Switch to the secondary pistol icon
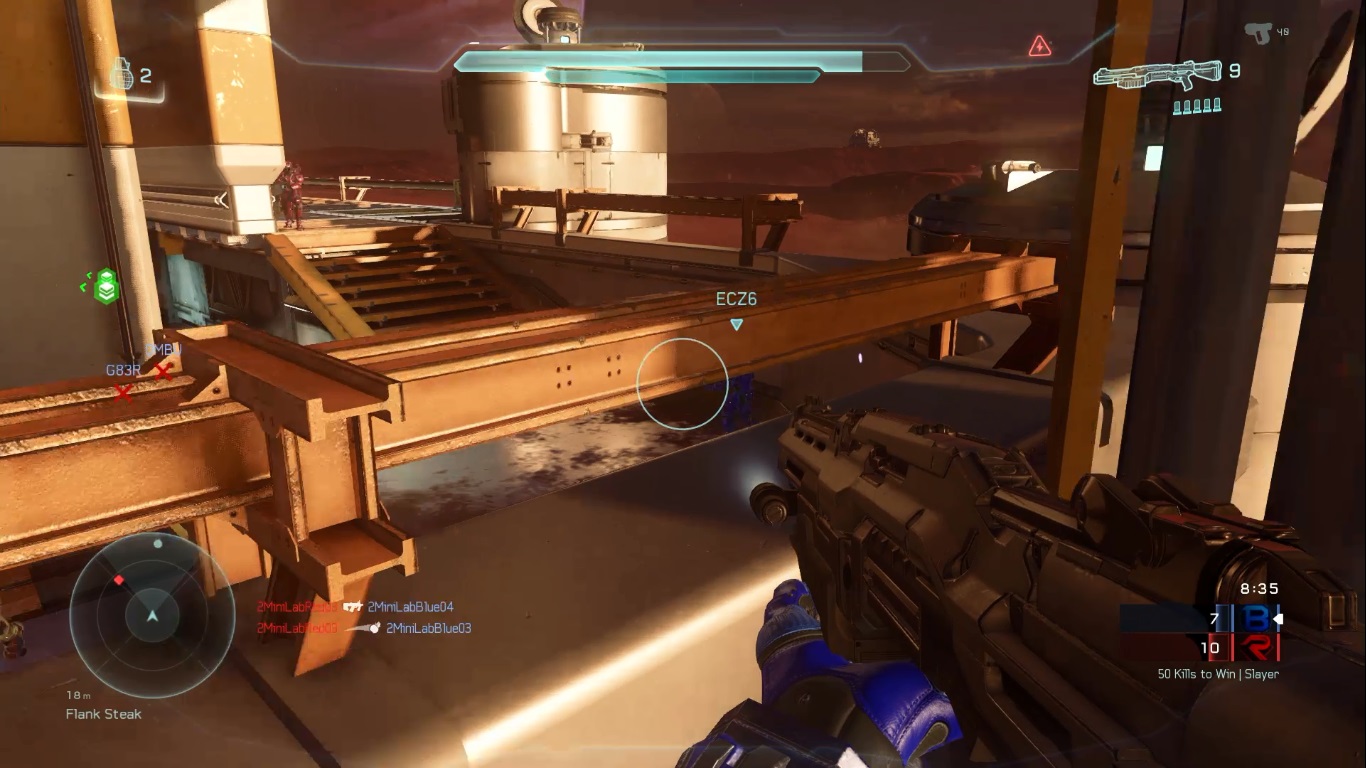This screenshot has width=1366, height=768. 1258,33
